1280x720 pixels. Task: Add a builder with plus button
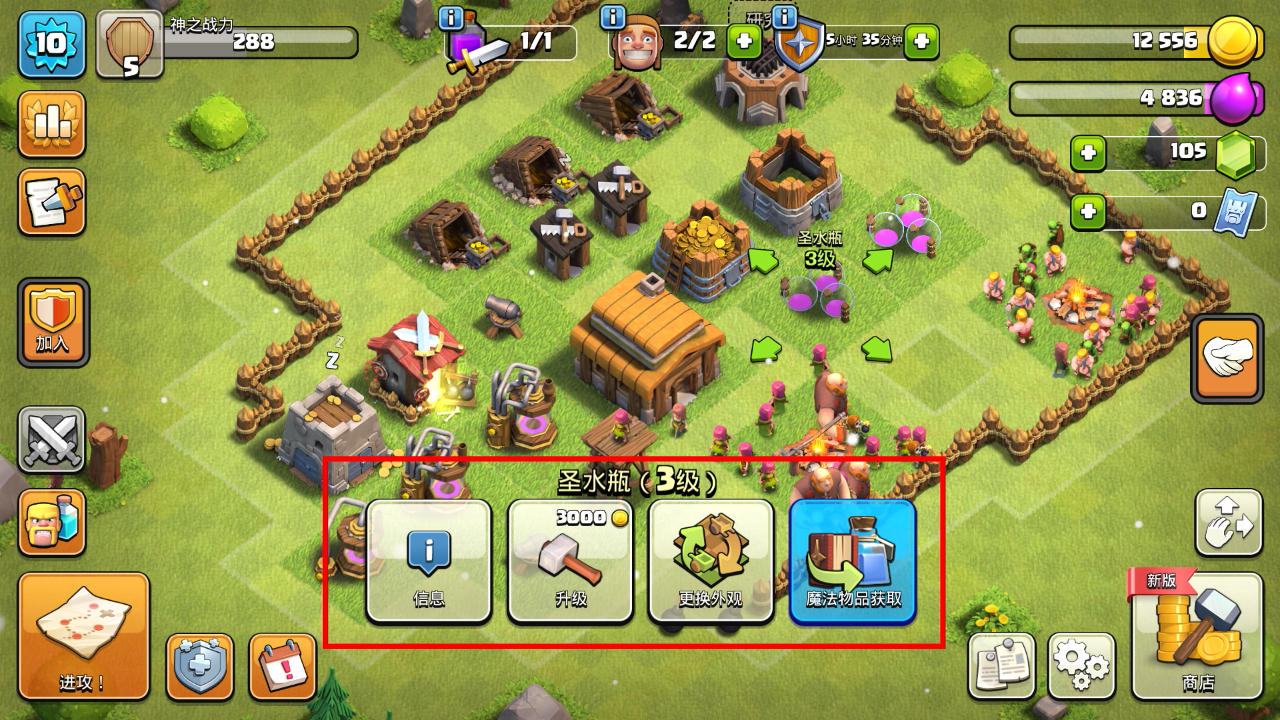coord(743,42)
